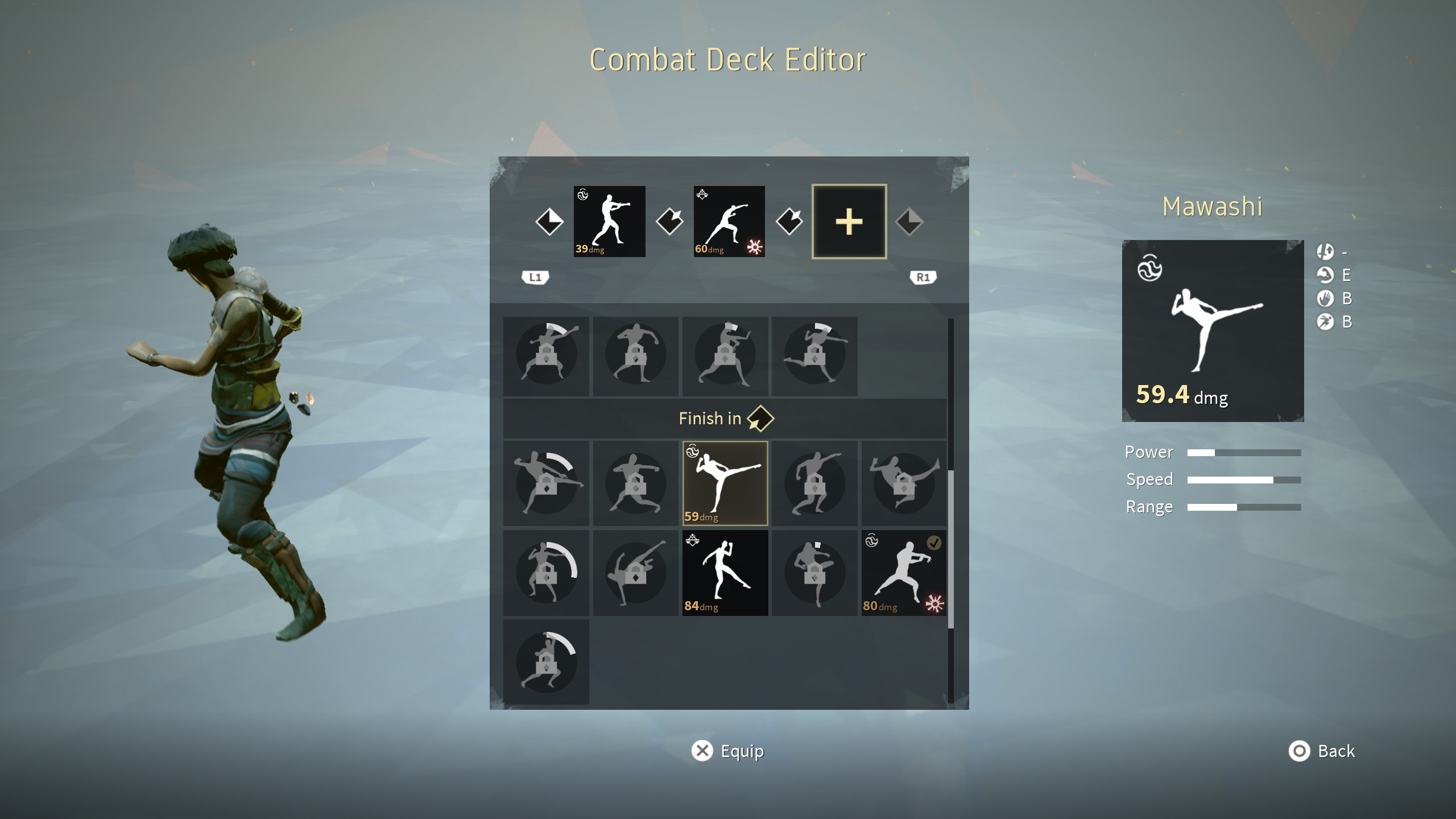1456x819 pixels.
Task: Toggle the checkmark on the 80 dmg move
Action: (x=934, y=543)
